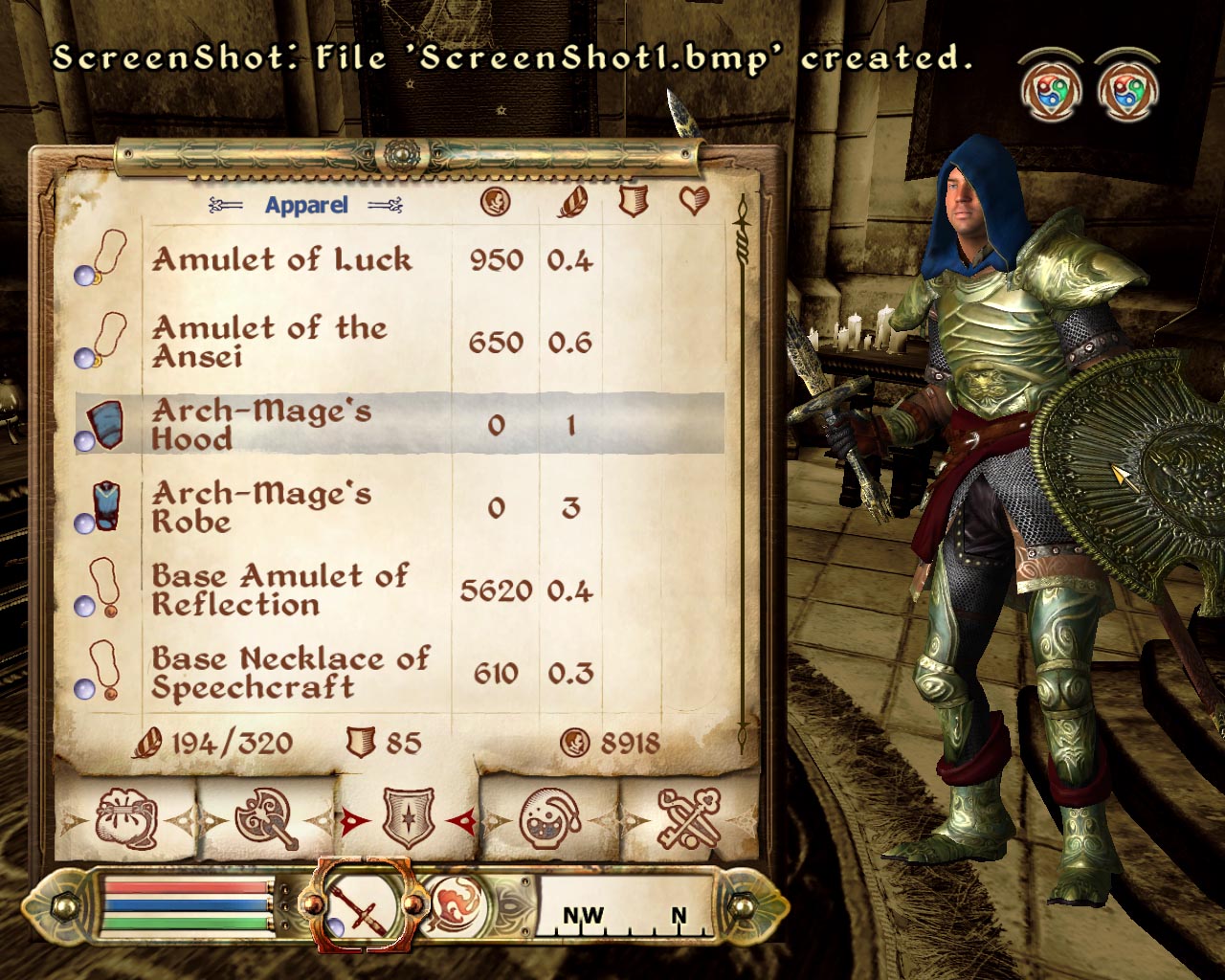
Task: Open the miscellaneous keys and tools tab
Action: pos(689,819)
